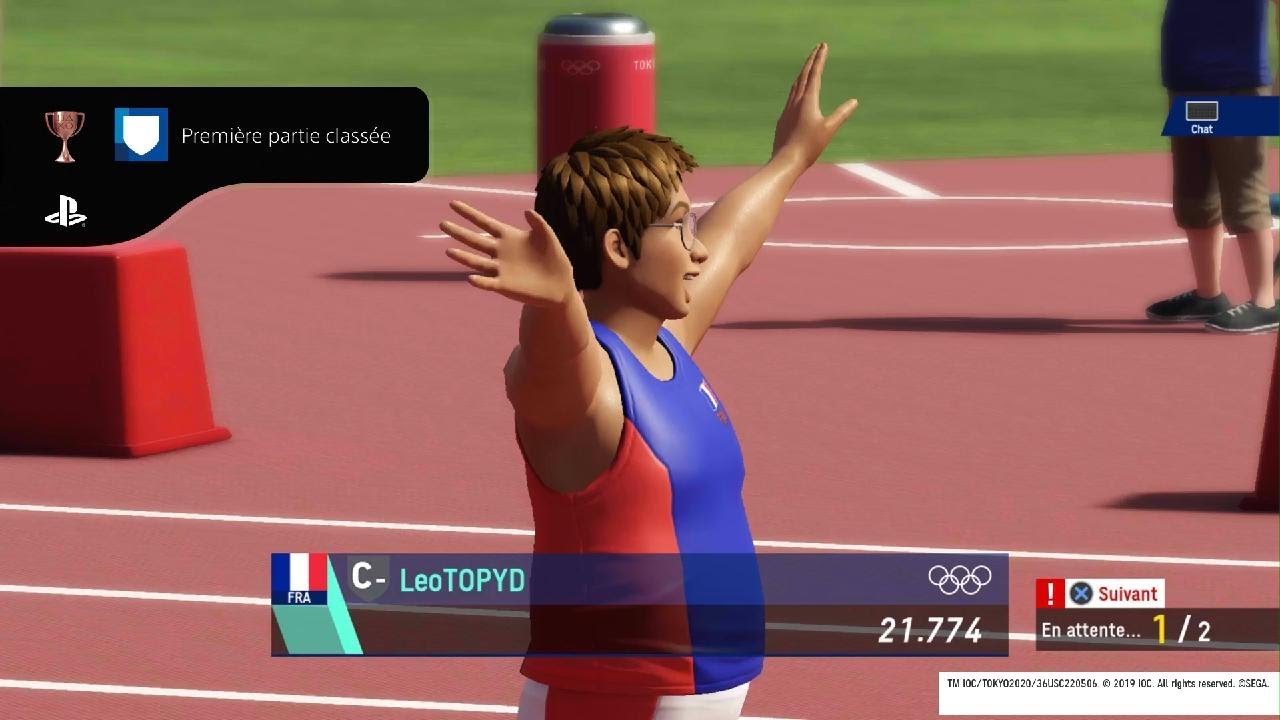Open the Chat panel
Viewport: 1280px width, 720px height.
[1202, 115]
